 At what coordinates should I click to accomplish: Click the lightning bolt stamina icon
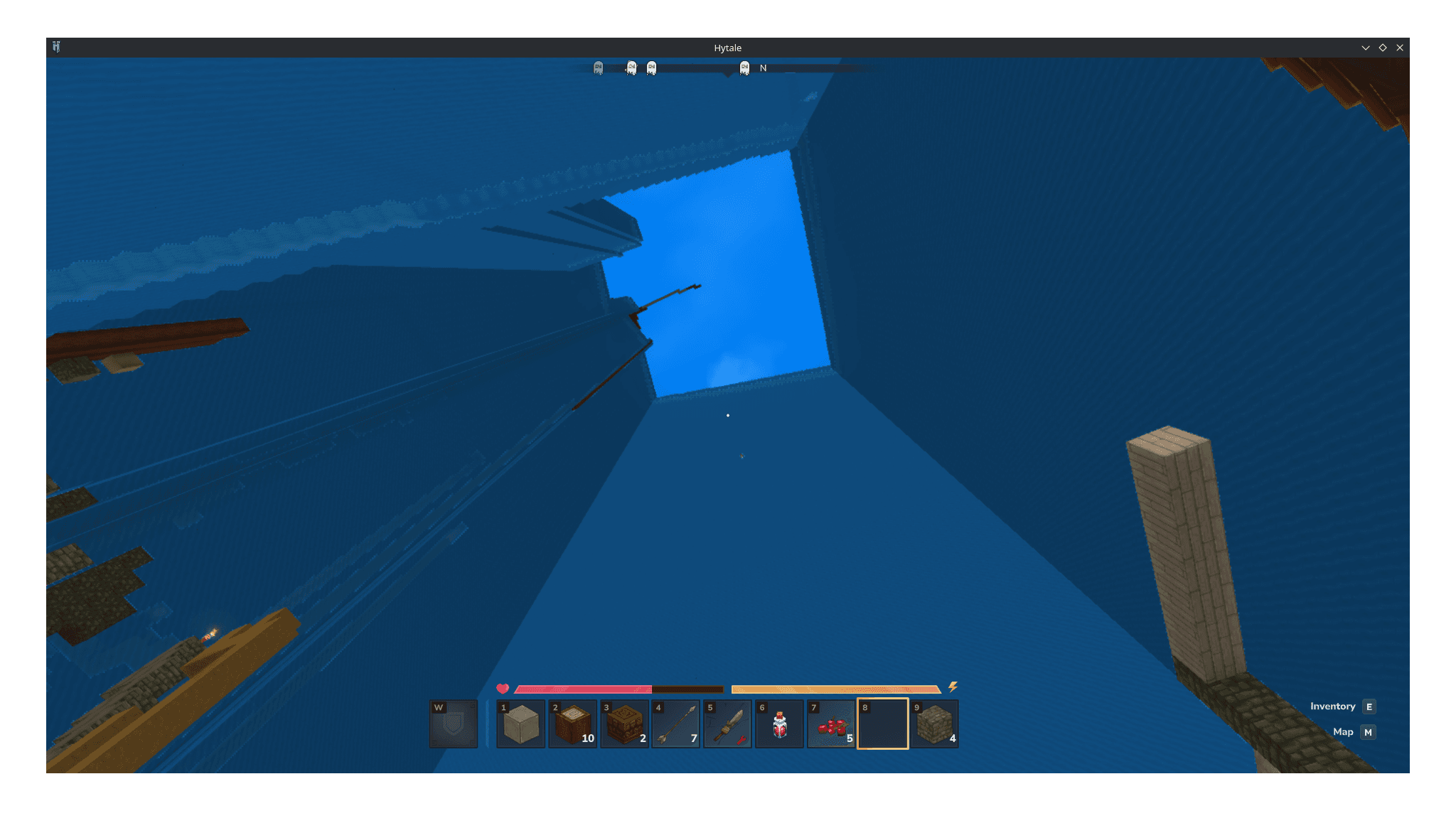click(x=953, y=687)
